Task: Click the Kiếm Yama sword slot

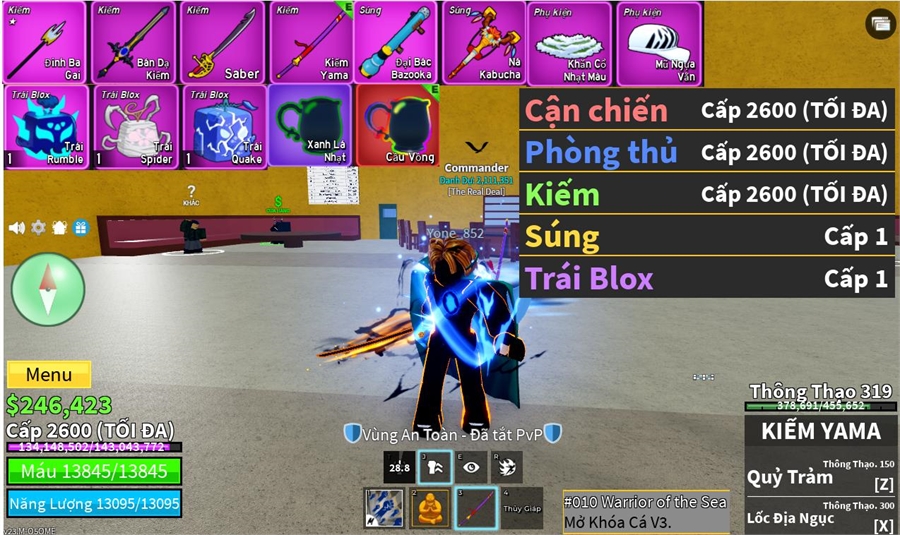Action: pos(310,42)
